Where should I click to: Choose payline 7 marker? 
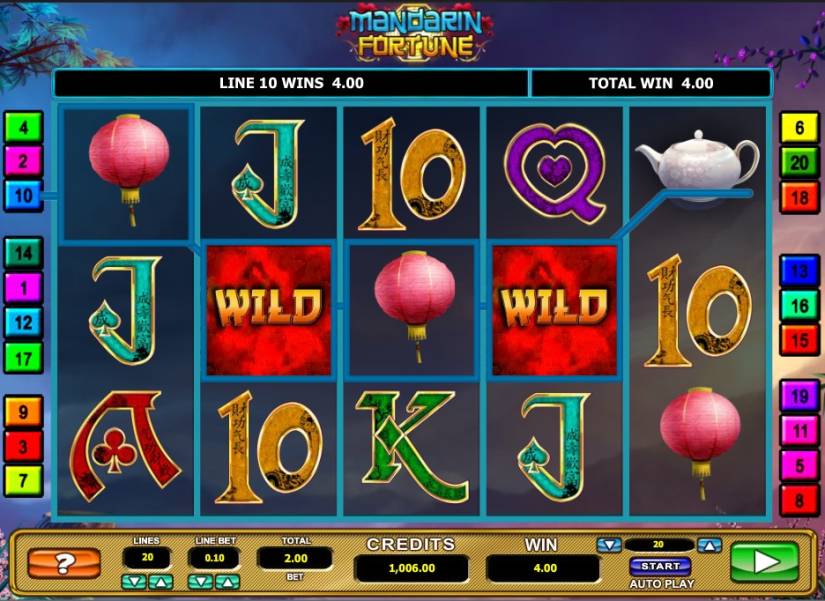coord(24,479)
